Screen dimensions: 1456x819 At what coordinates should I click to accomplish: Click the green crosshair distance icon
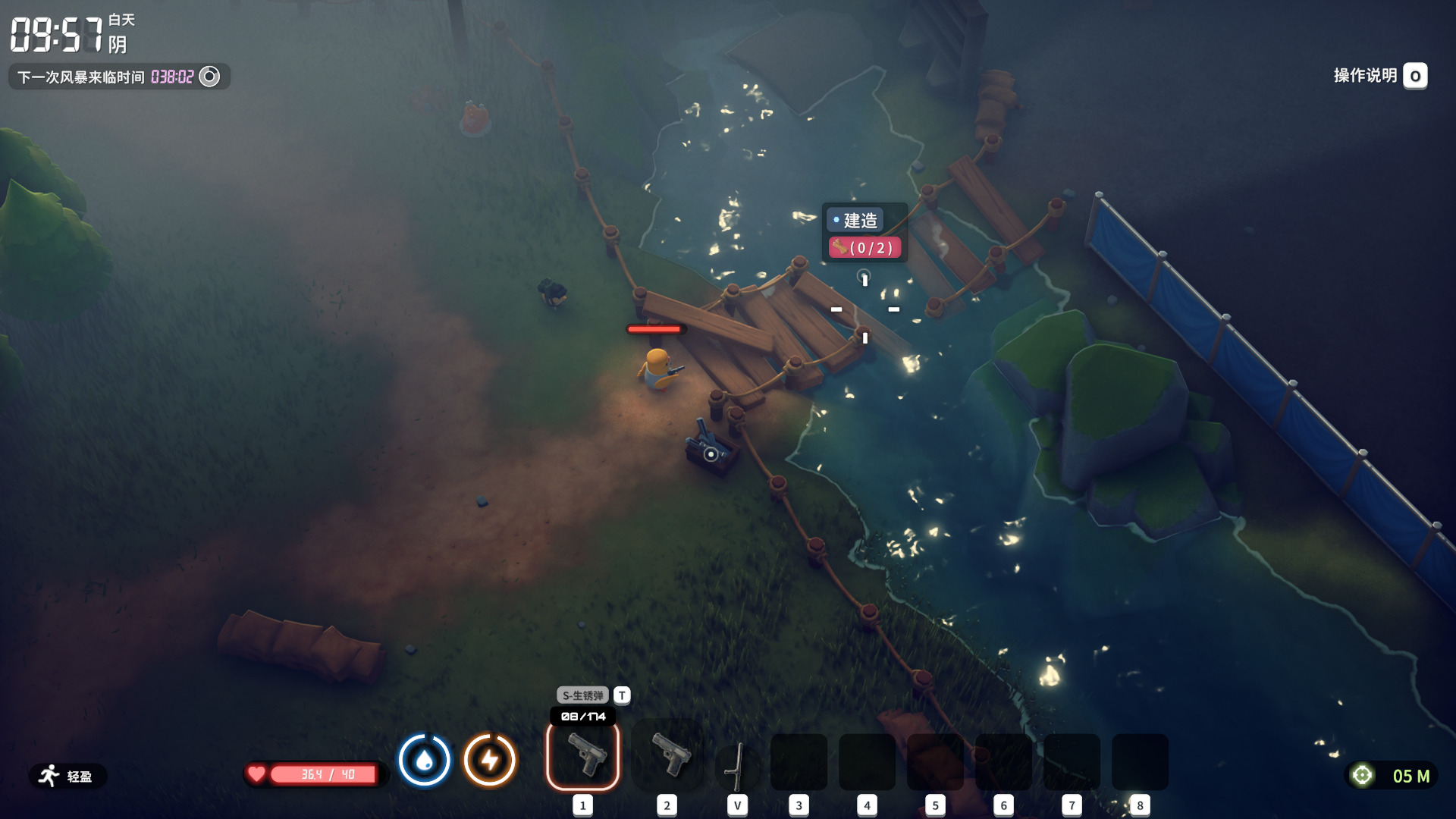pos(1362,775)
